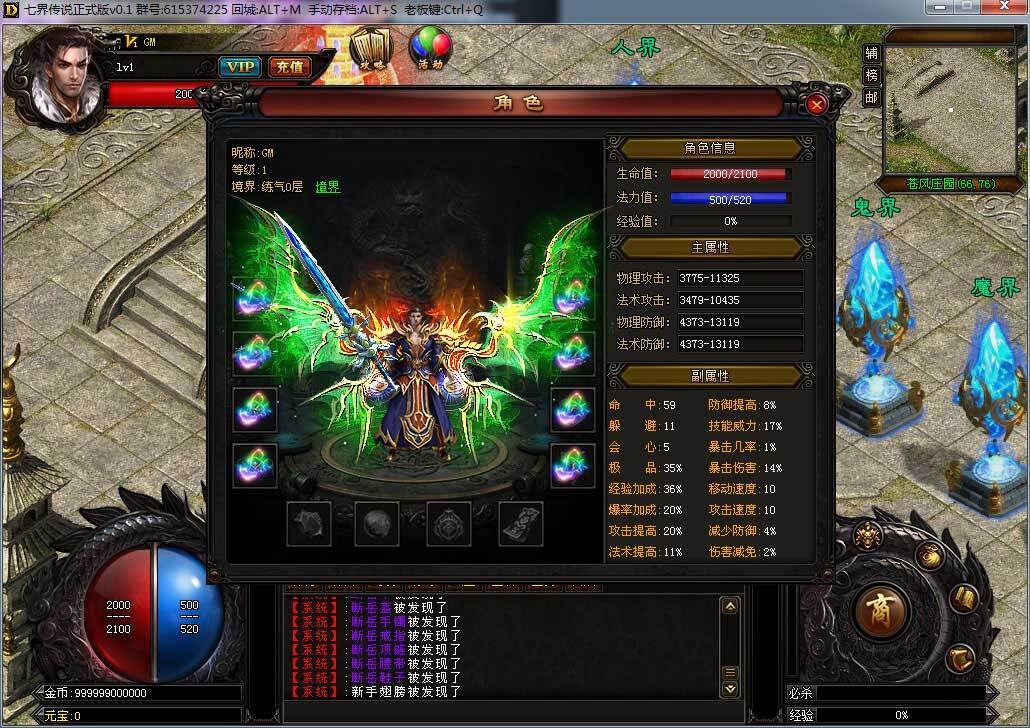Open the VIP menu
This screenshot has height=728, width=1030.
[x=239, y=67]
